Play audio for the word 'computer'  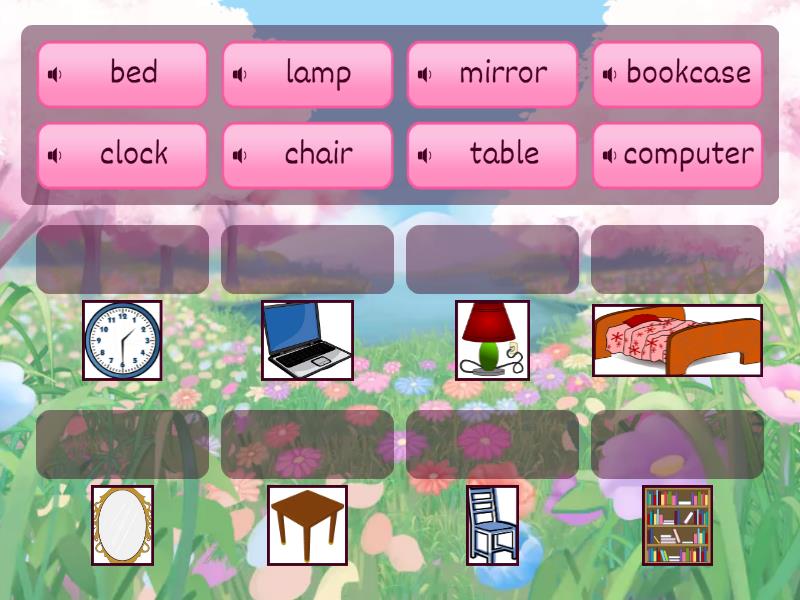click(x=609, y=156)
